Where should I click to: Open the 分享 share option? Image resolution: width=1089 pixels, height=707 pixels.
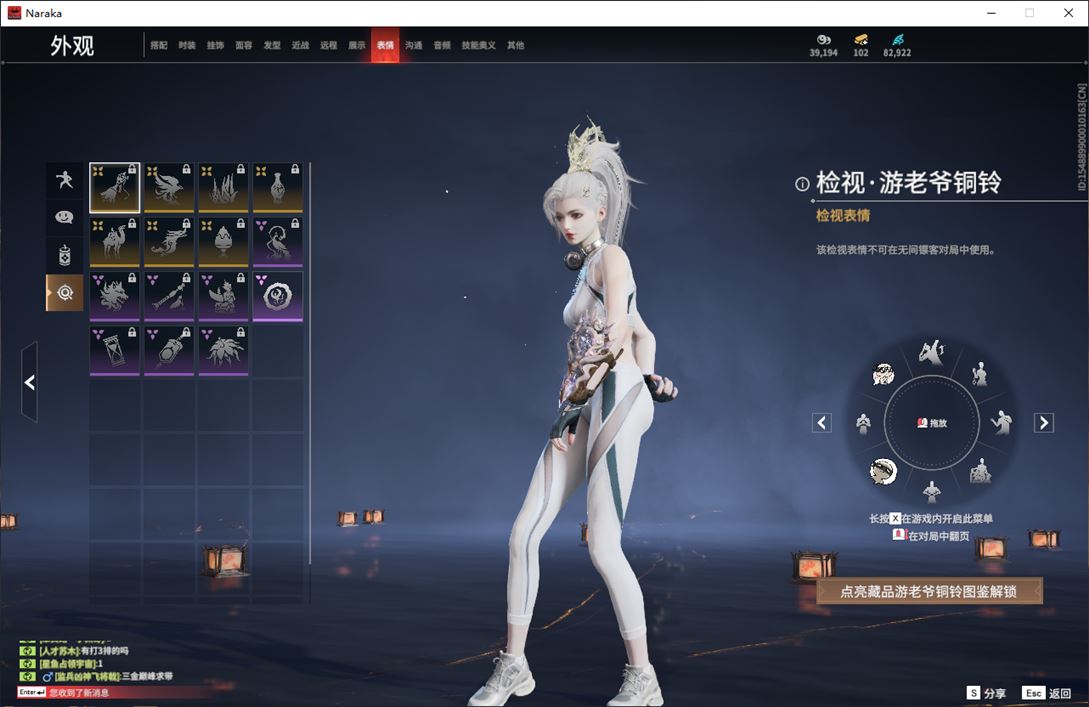click(986, 693)
